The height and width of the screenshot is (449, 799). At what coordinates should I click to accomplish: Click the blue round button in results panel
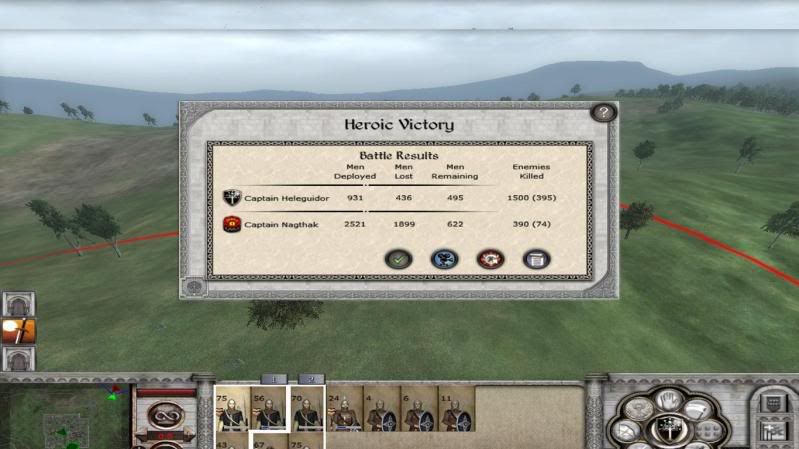click(444, 259)
